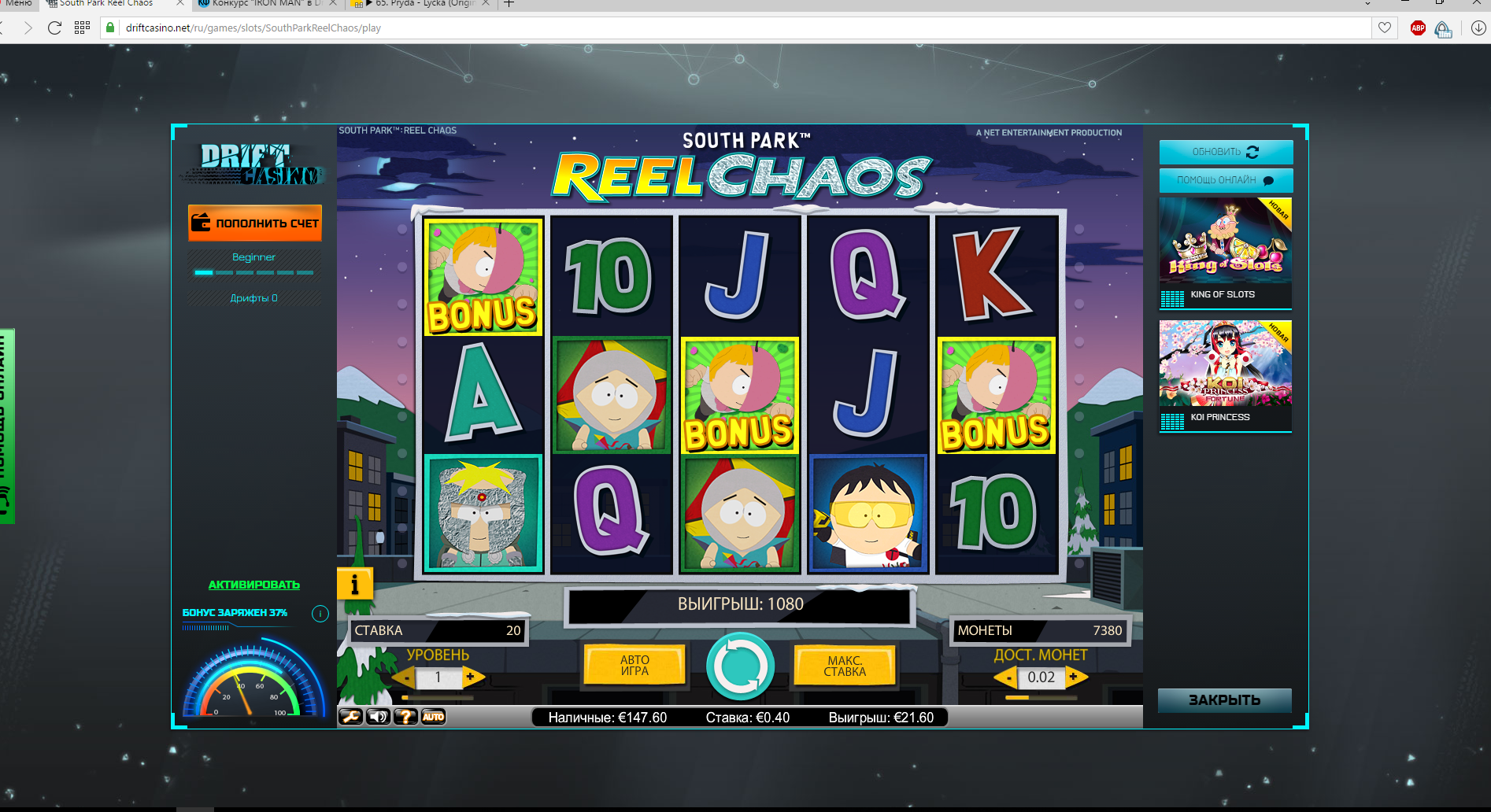
Task: Raise the coin value with the plus arrow
Action: (x=1074, y=677)
